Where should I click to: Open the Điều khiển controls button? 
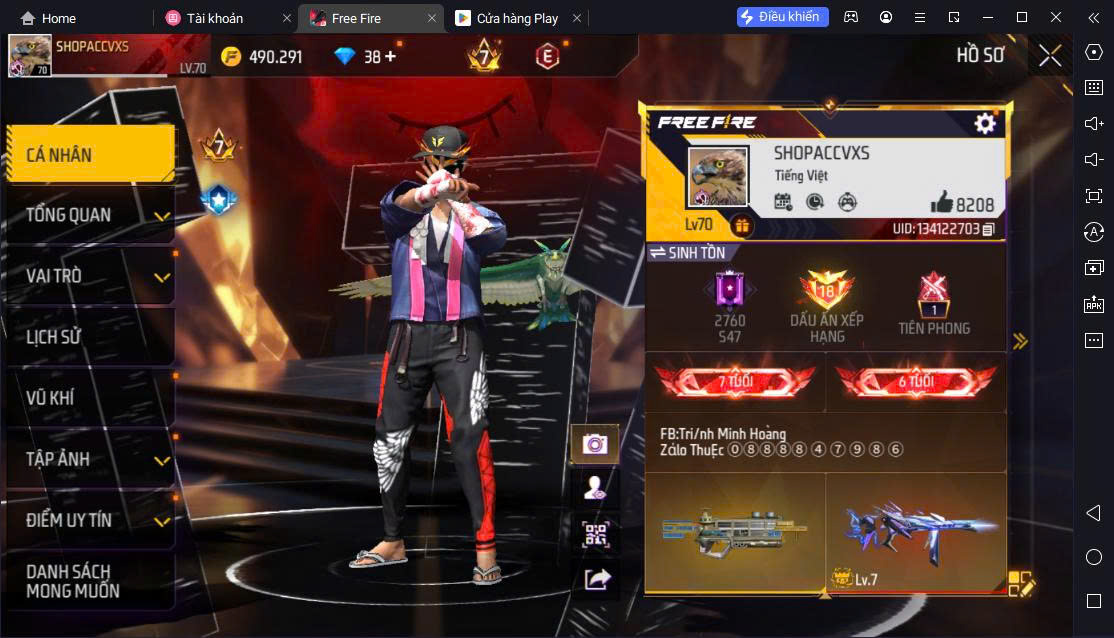[x=782, y=17]
